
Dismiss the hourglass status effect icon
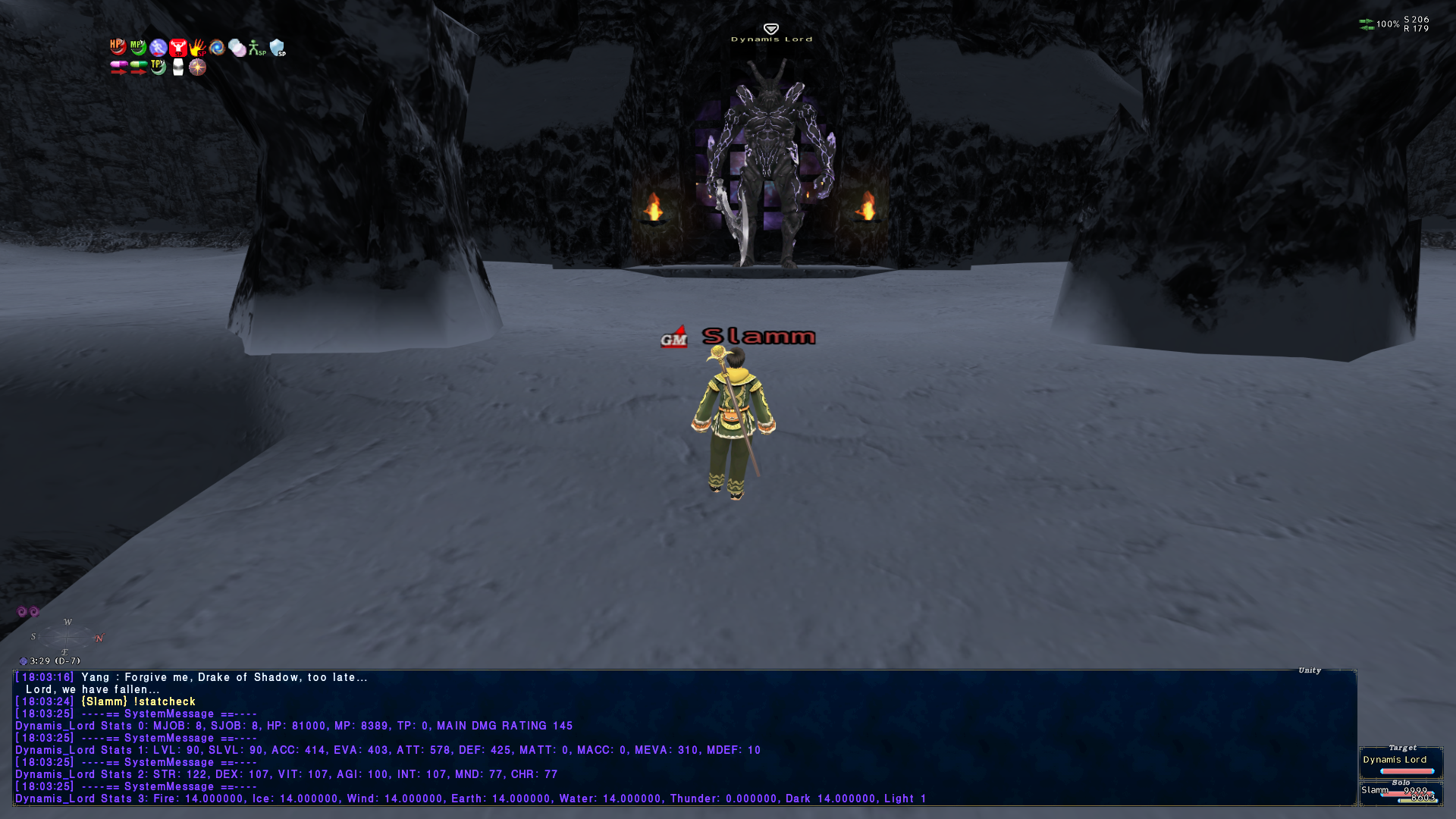coord(177,68)
